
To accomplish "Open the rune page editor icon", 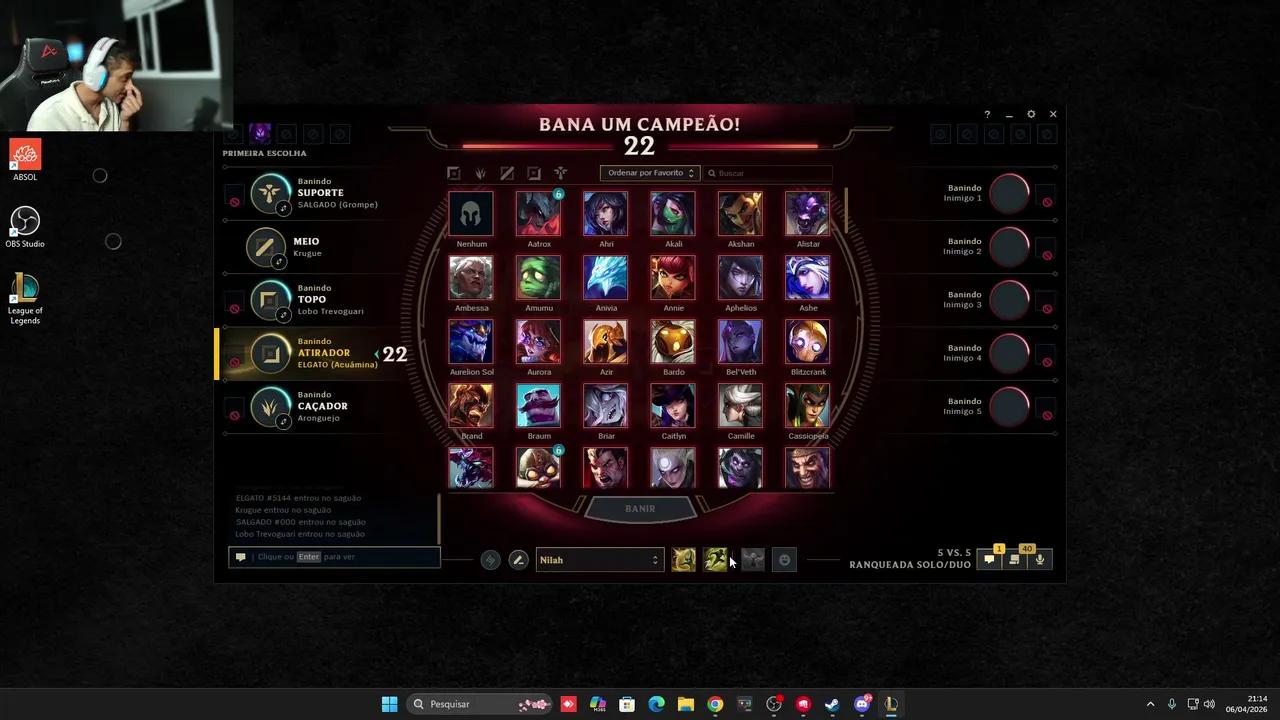I will 489,559.
